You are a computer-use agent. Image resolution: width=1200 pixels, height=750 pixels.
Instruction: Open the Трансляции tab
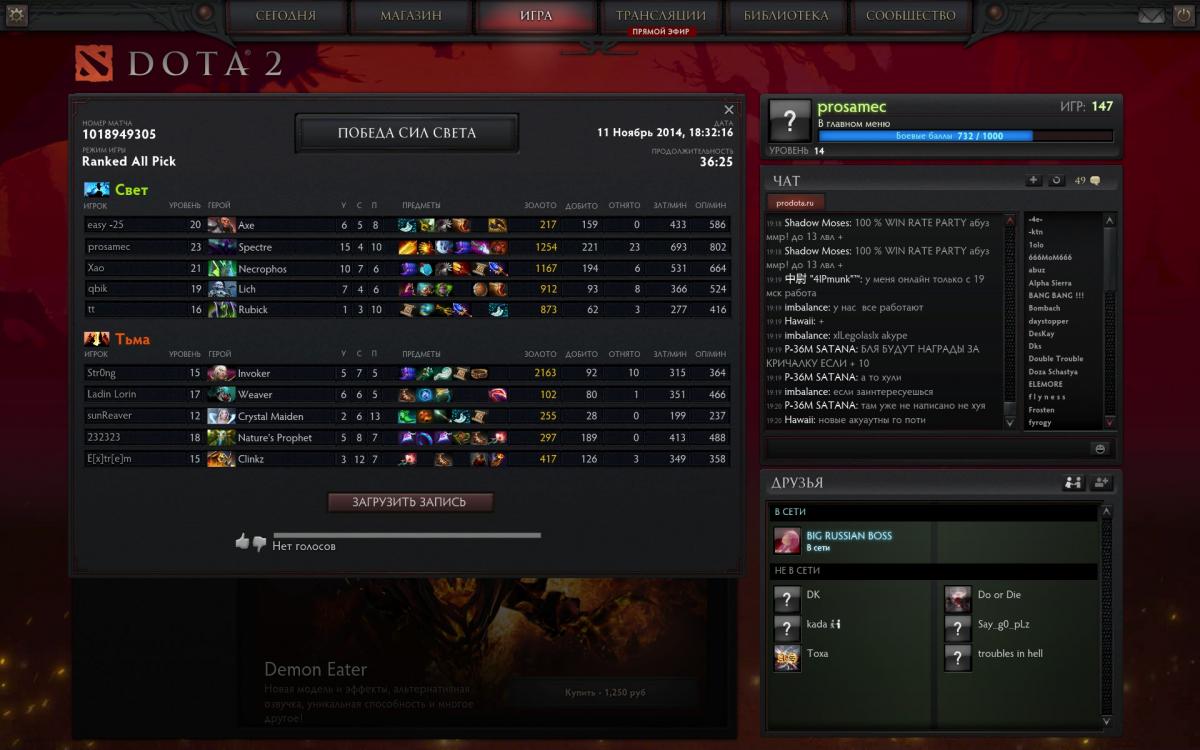(660, 16)
